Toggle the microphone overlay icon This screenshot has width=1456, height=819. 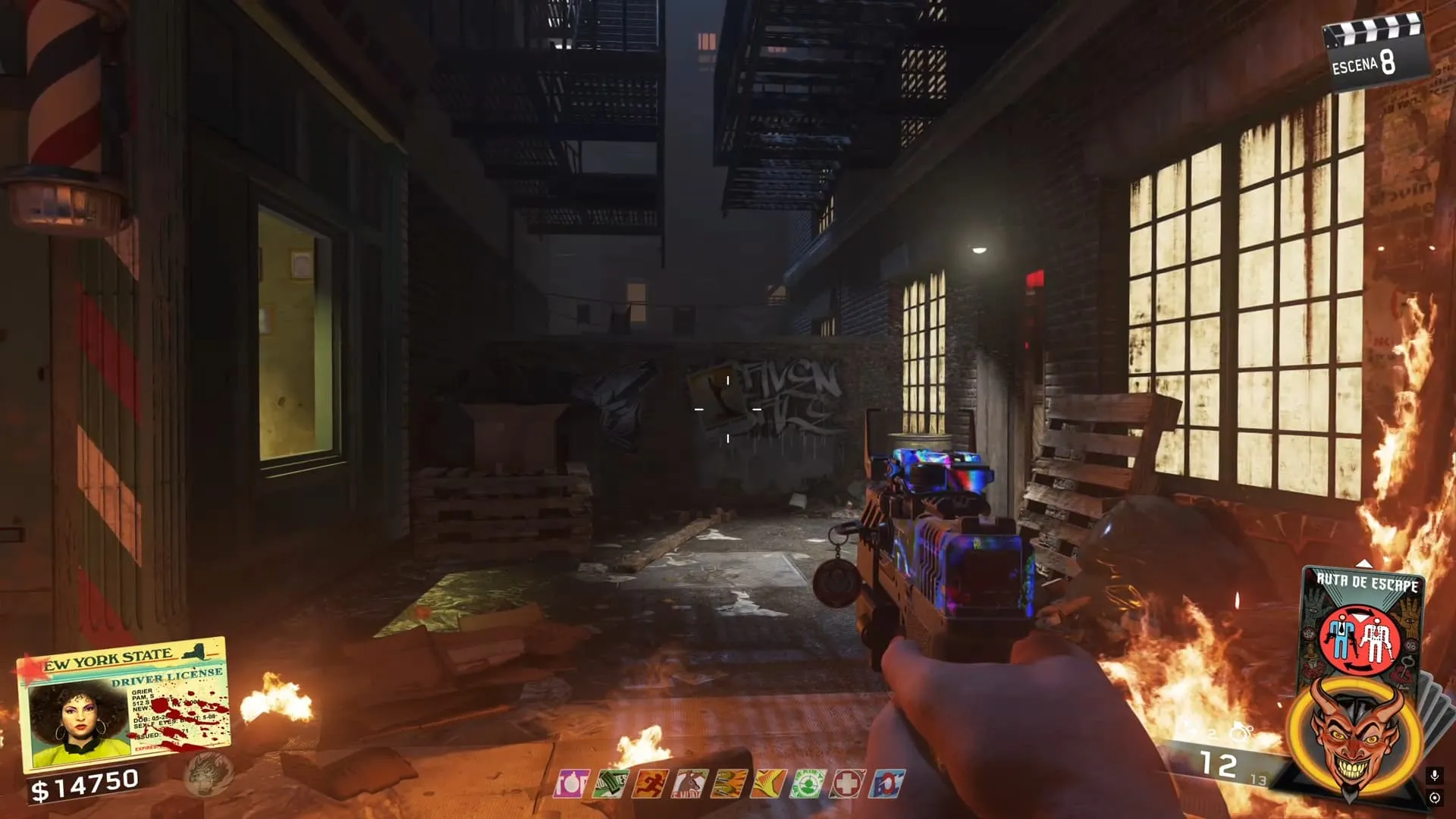click(1434, 775)
